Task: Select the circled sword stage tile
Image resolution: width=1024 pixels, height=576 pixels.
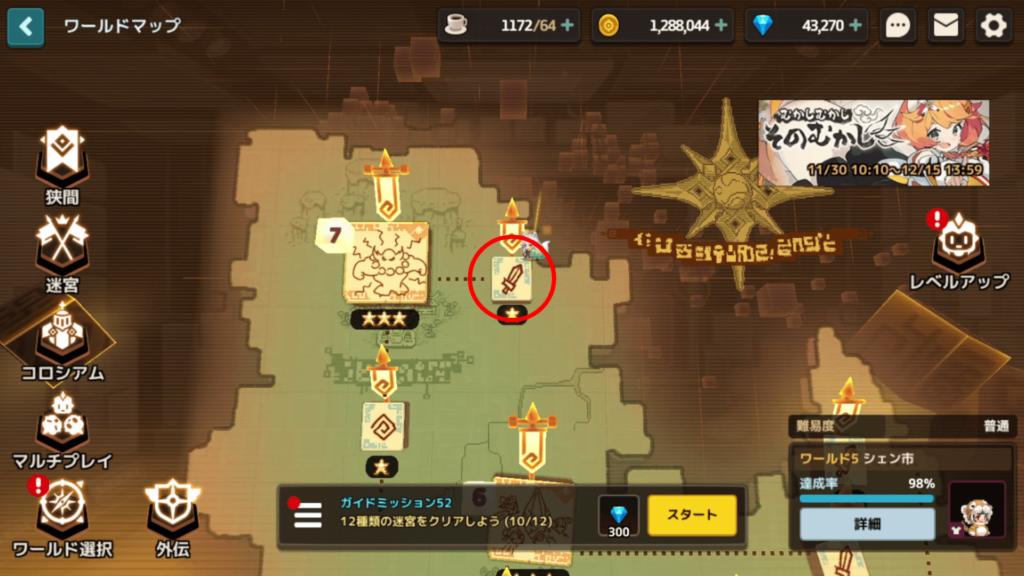Action: (x=511, y=277)
